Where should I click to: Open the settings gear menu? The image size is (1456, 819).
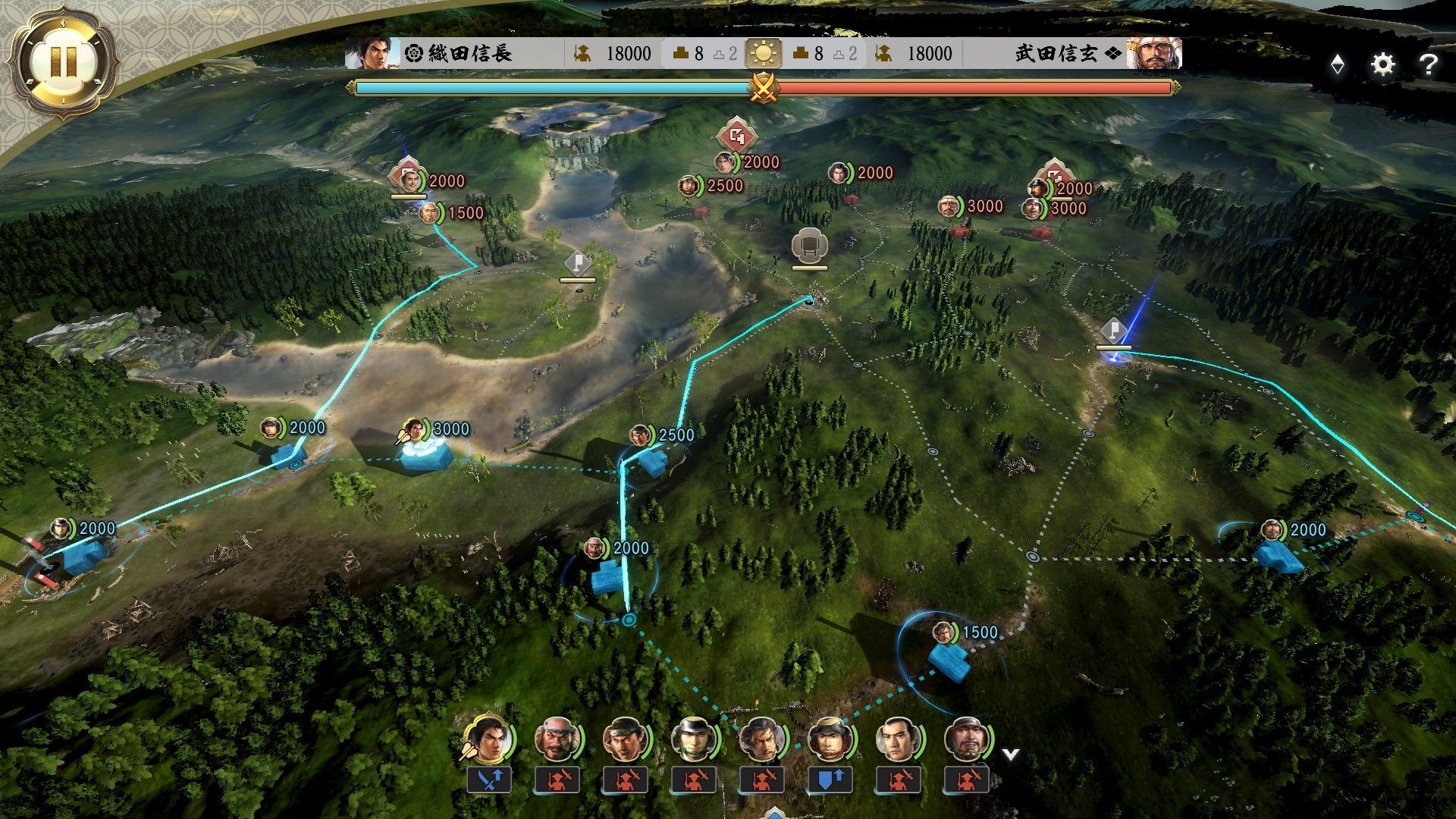(1382, 64)
